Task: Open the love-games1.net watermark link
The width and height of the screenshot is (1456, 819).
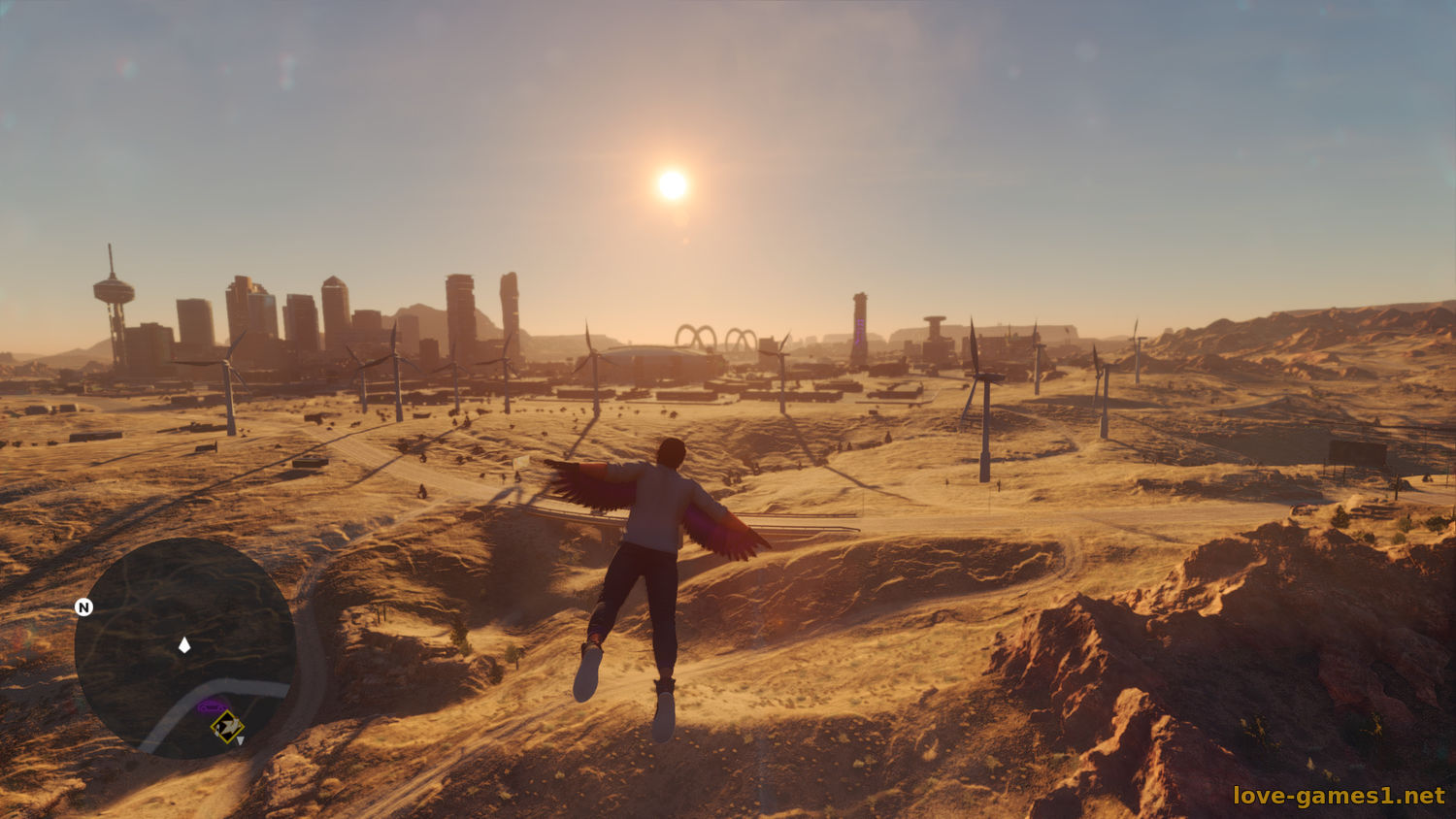Action: (1339, 796)
